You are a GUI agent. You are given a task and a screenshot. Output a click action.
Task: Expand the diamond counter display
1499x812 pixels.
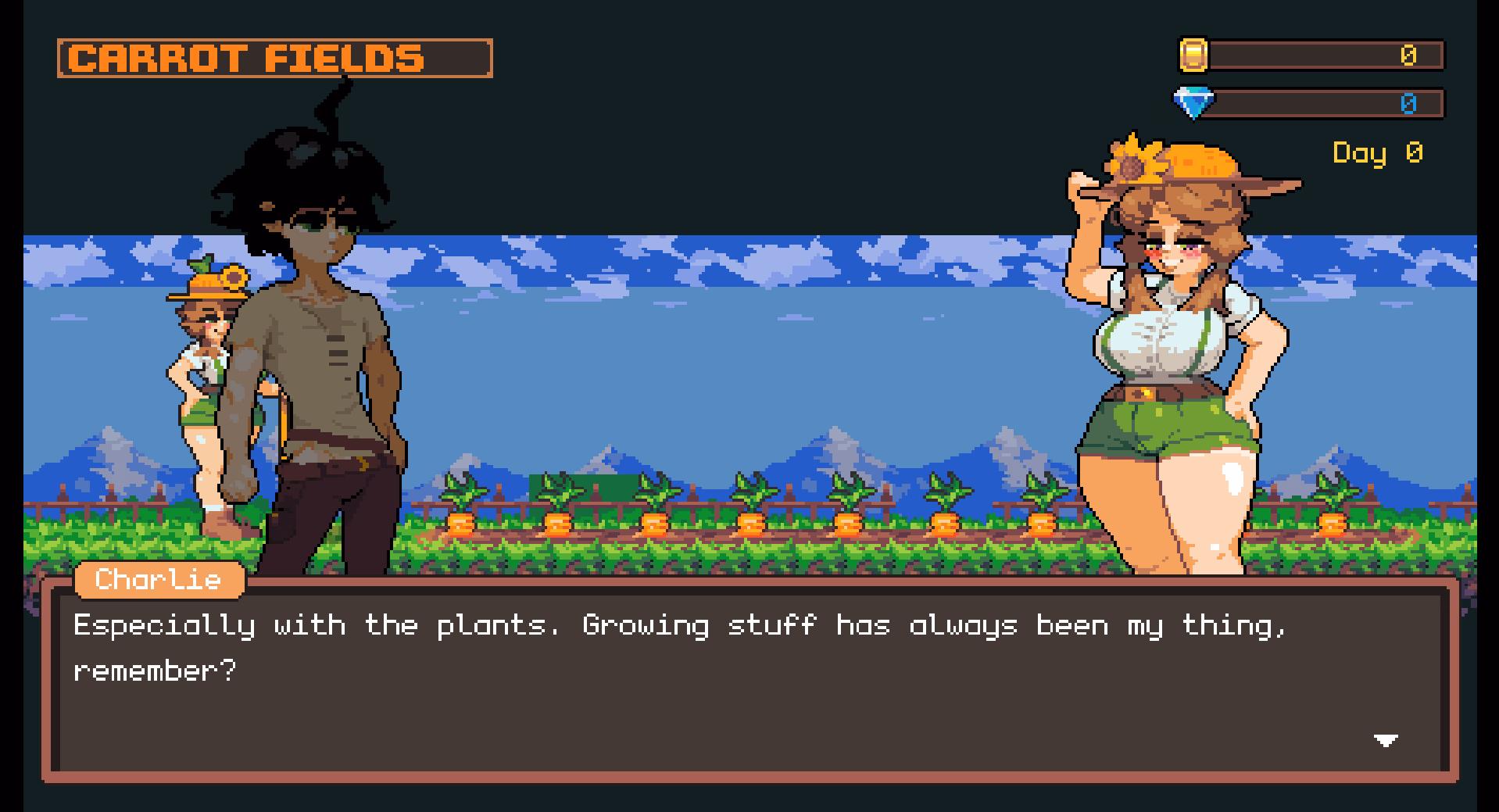click(1329, 104)
